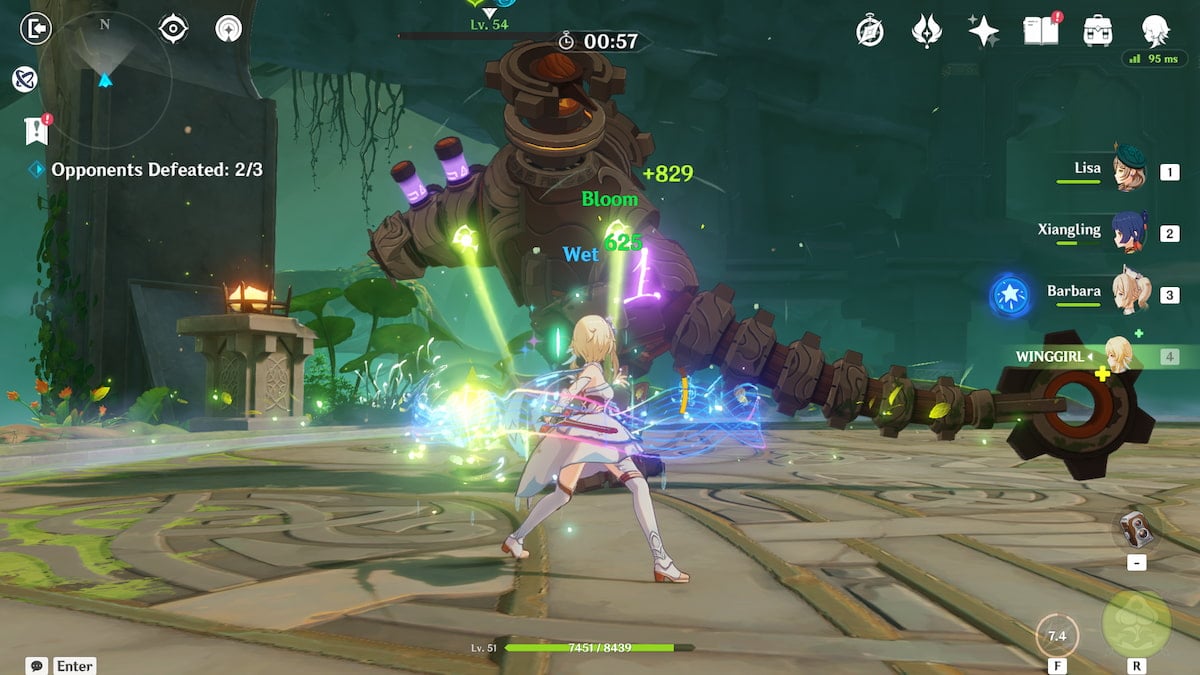Select the WINGGIRL party slot
Viewport: 1200px width, 675px height.
(x=1118, y=356)
